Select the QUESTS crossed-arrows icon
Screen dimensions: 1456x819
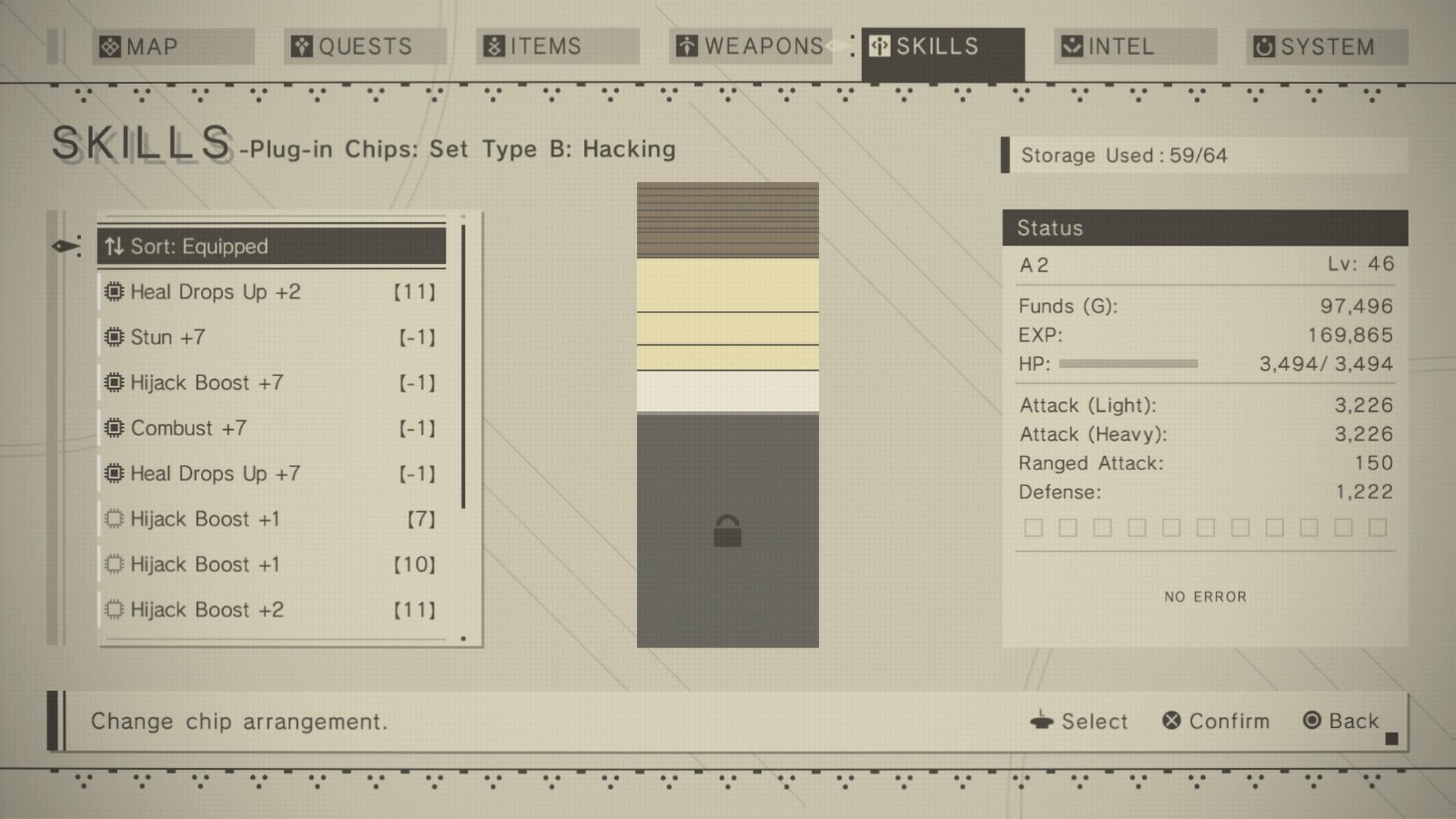point(300,46)
